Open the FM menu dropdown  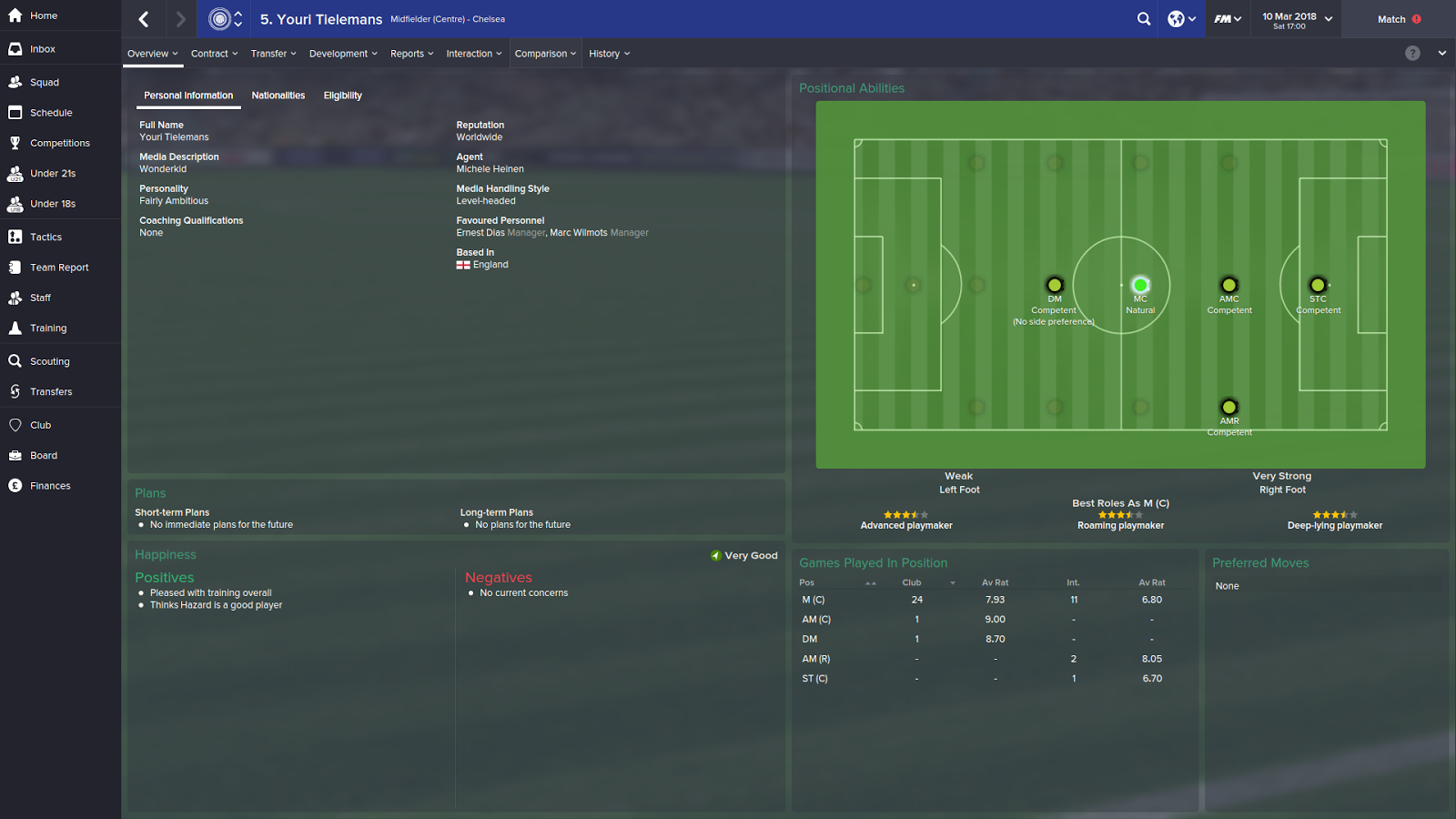click(1228, 18)
